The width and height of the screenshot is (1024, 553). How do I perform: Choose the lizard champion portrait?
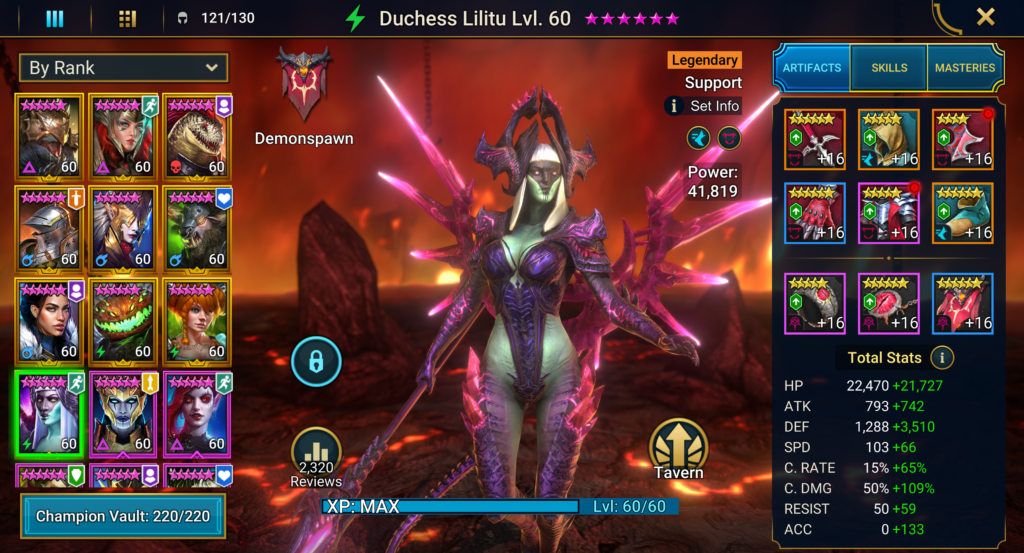tap(198, 135)
